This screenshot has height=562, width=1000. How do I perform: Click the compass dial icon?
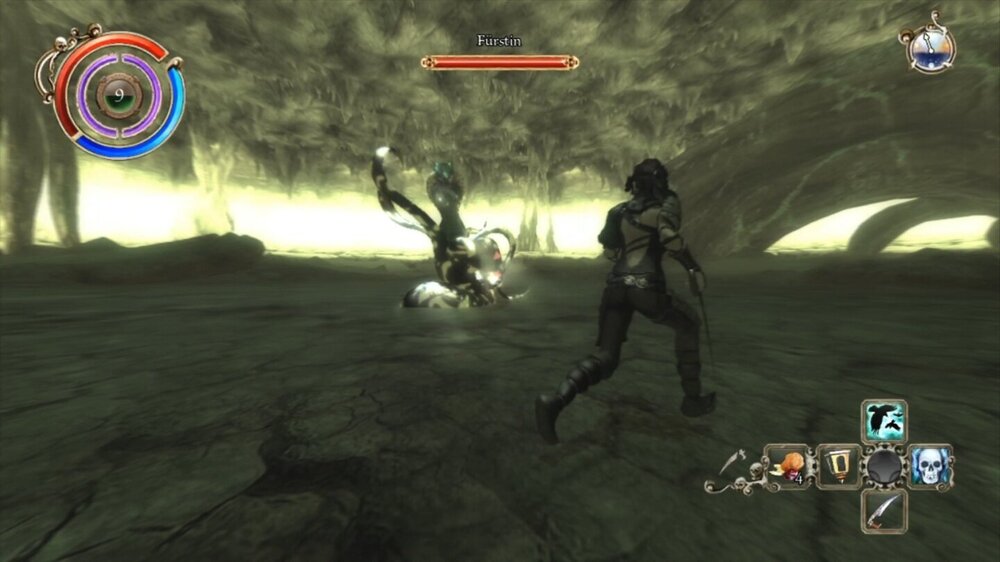pyautogui.click(x=931, y=47)
